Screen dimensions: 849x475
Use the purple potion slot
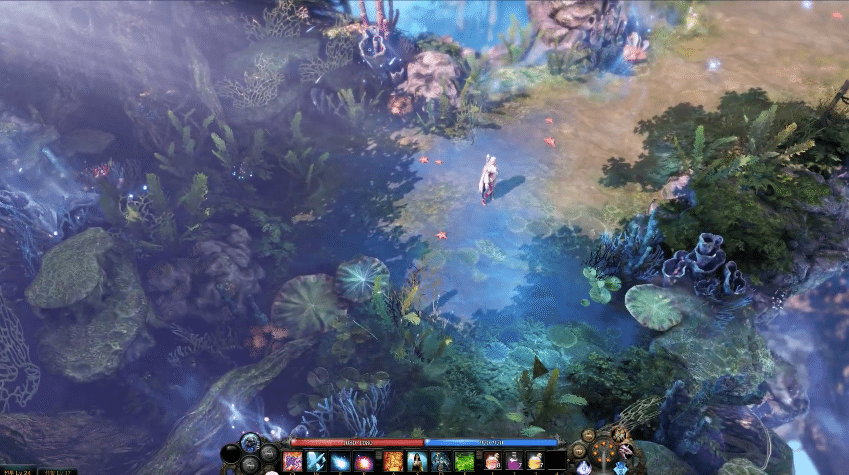(x=514, y=462)
